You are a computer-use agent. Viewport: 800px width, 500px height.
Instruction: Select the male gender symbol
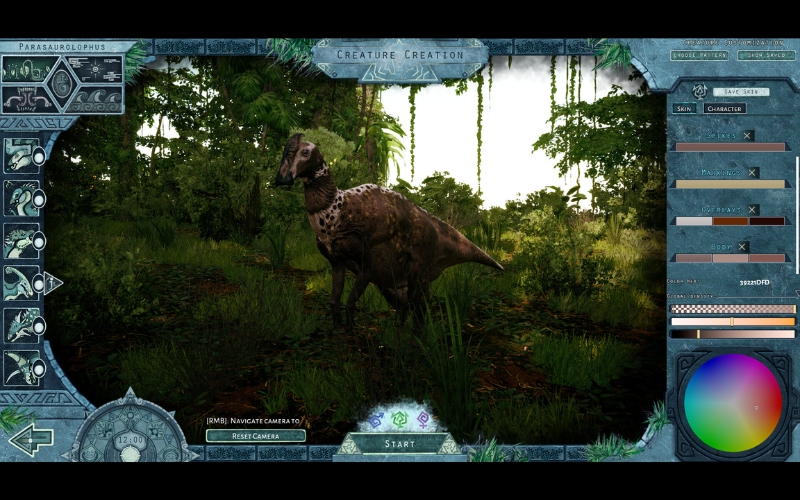point(376,421)
